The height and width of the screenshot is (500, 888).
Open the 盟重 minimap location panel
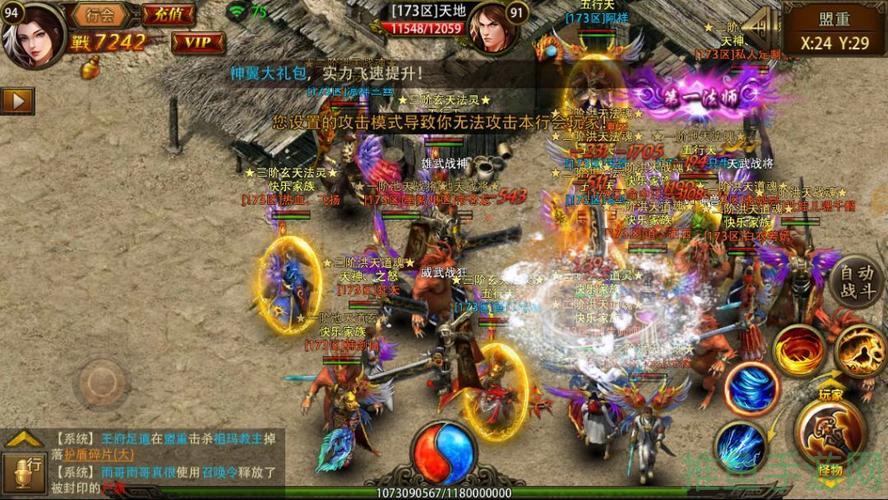coord(834,30)
